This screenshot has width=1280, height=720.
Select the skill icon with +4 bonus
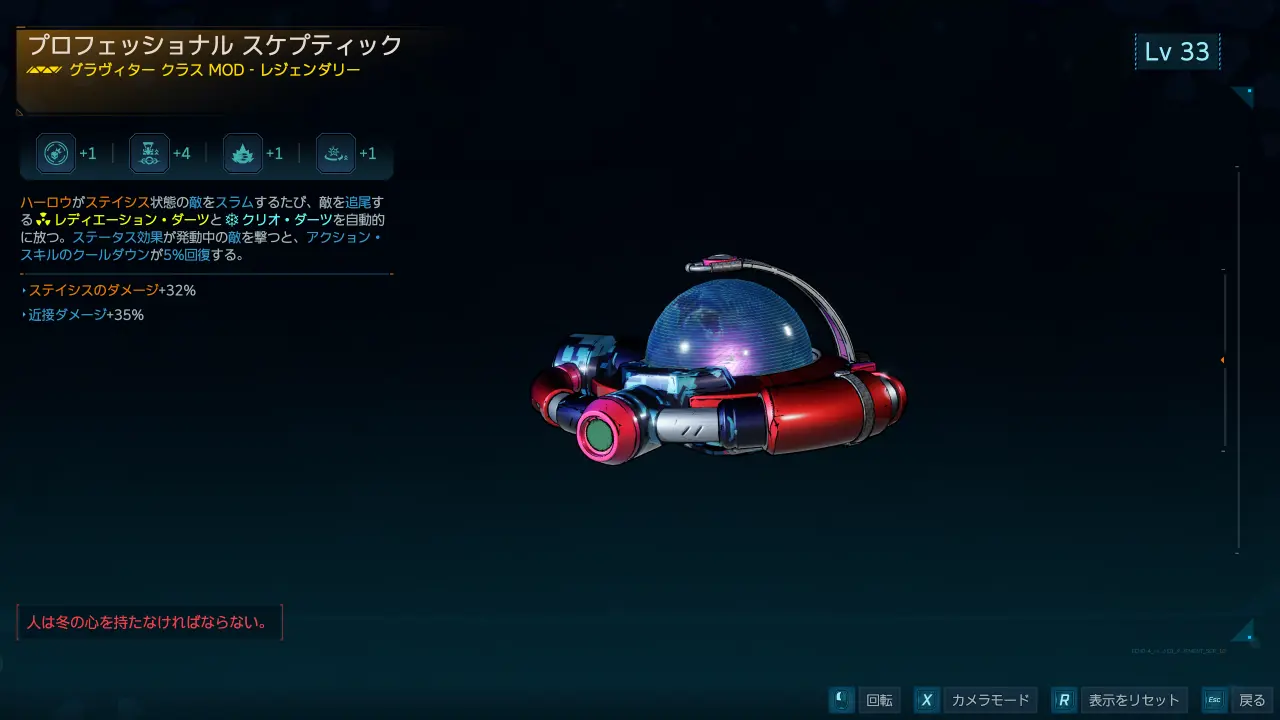tap(150, 154)
